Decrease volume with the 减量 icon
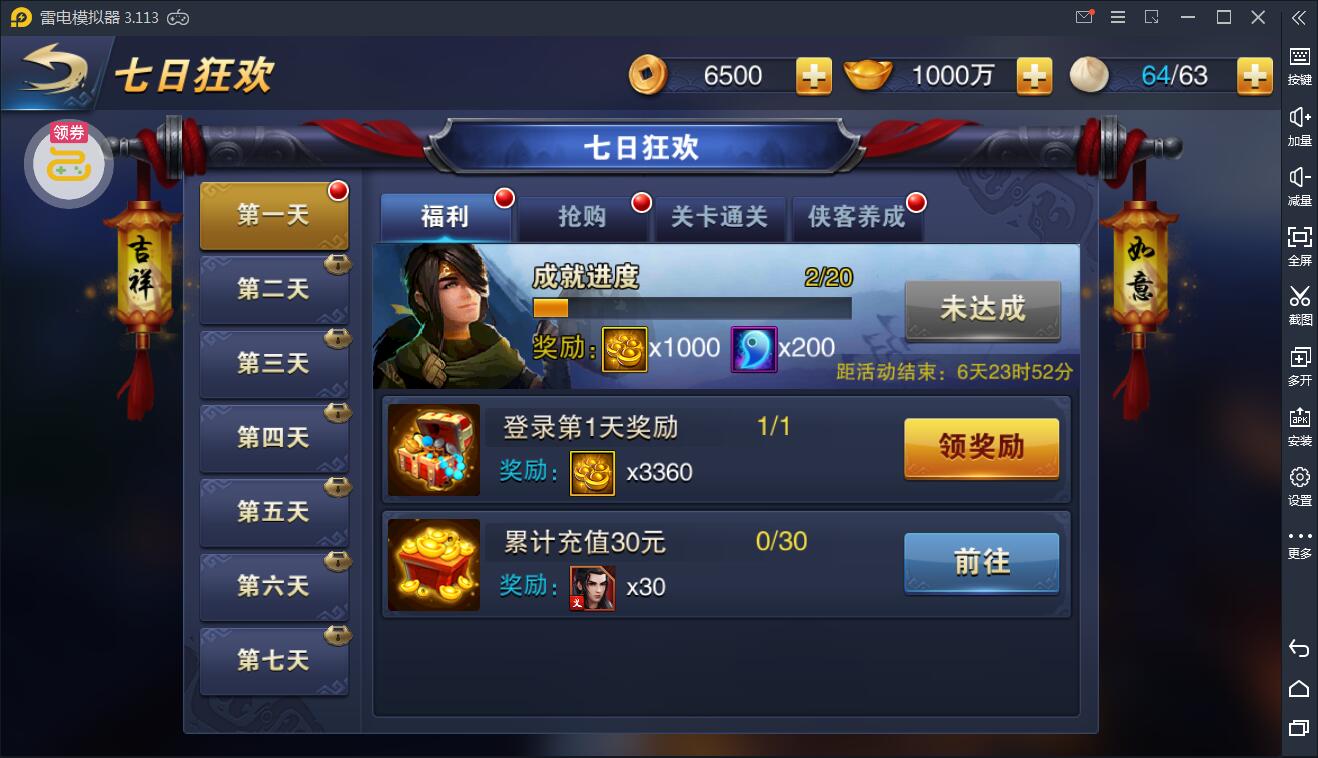The height and width of the screenshot is (758, 1318). point(1298,183)
